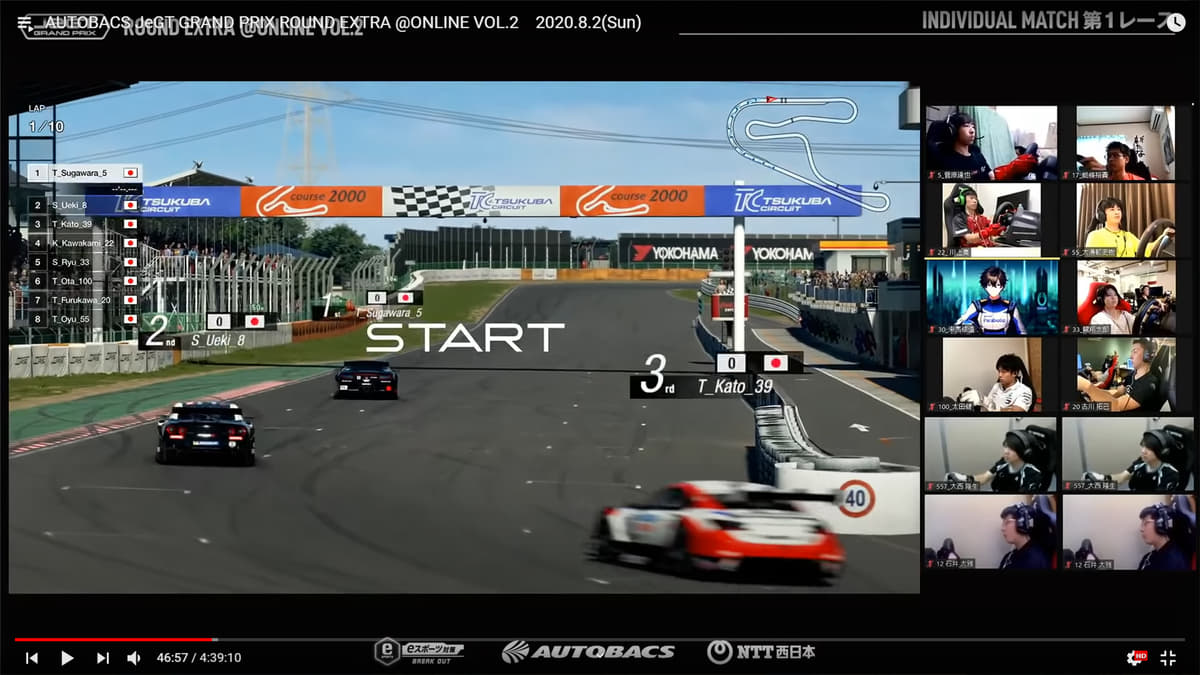Viewport: 1200px width, 675px height.
Task: Exit fullscreen mode
Action: [x=1168, y=657]
